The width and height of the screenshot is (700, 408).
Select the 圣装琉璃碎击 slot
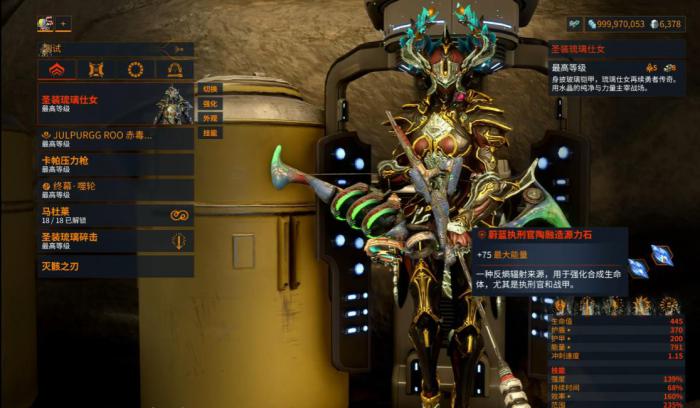coord(115,241)
